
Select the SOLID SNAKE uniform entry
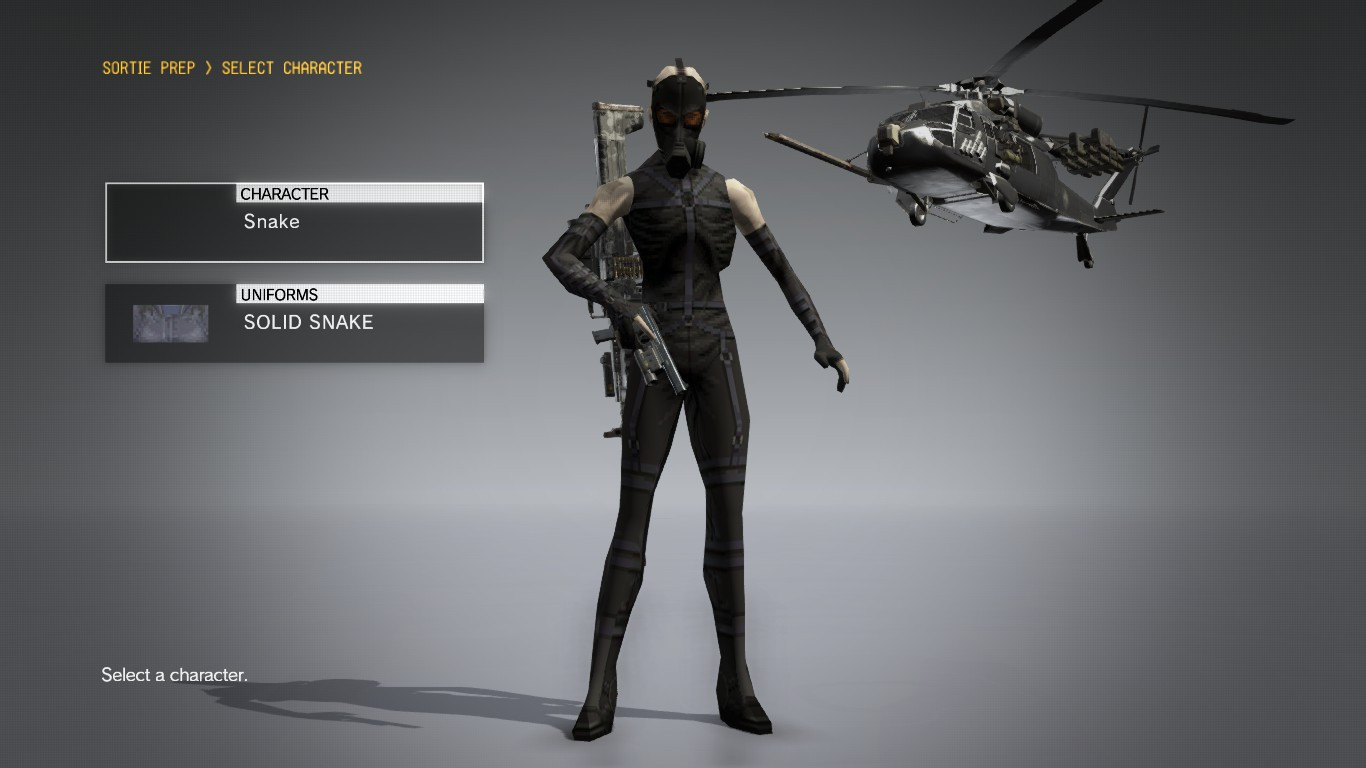click(x=308, y=322)
